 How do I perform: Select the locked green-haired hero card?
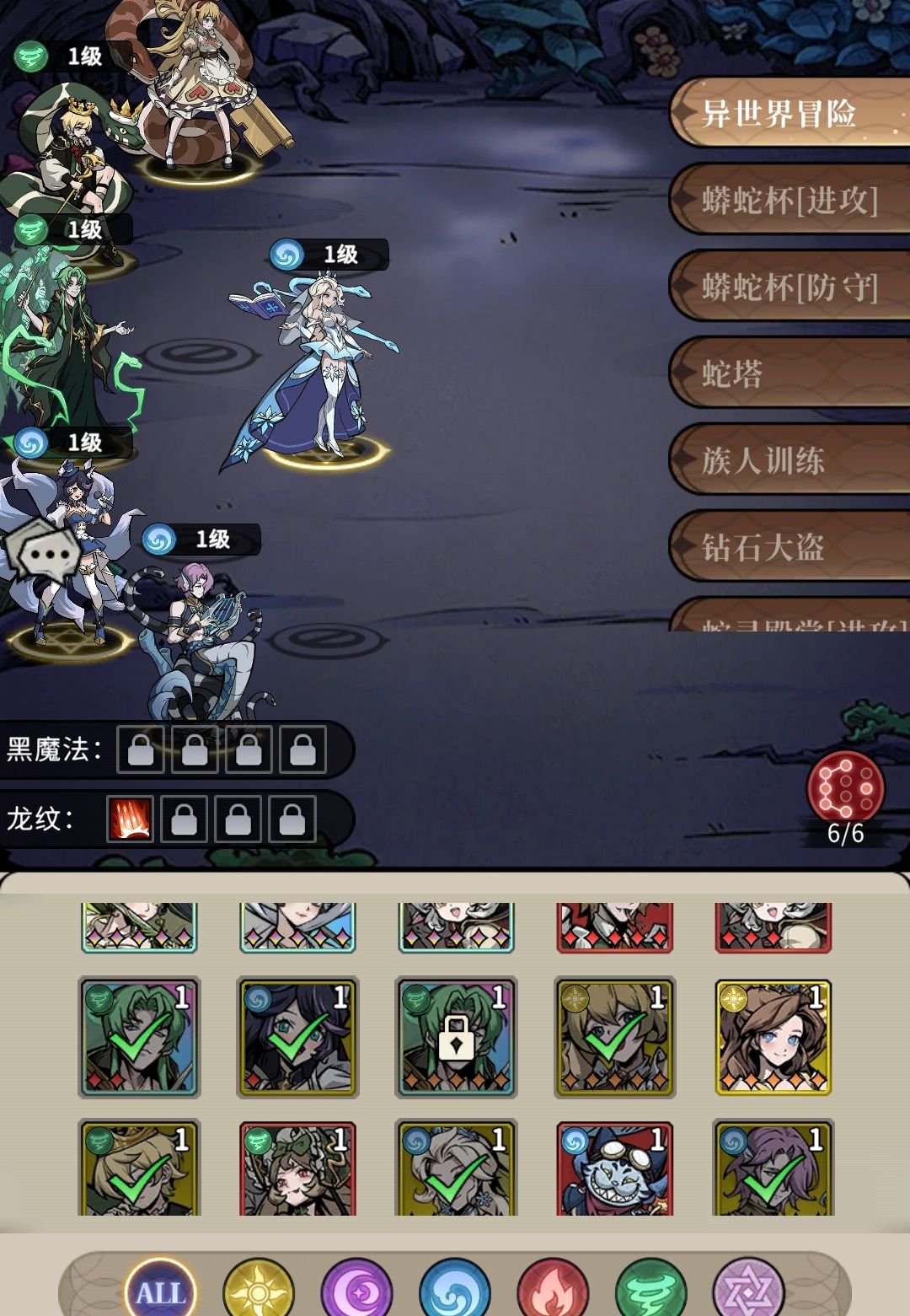click(456, 1037)
